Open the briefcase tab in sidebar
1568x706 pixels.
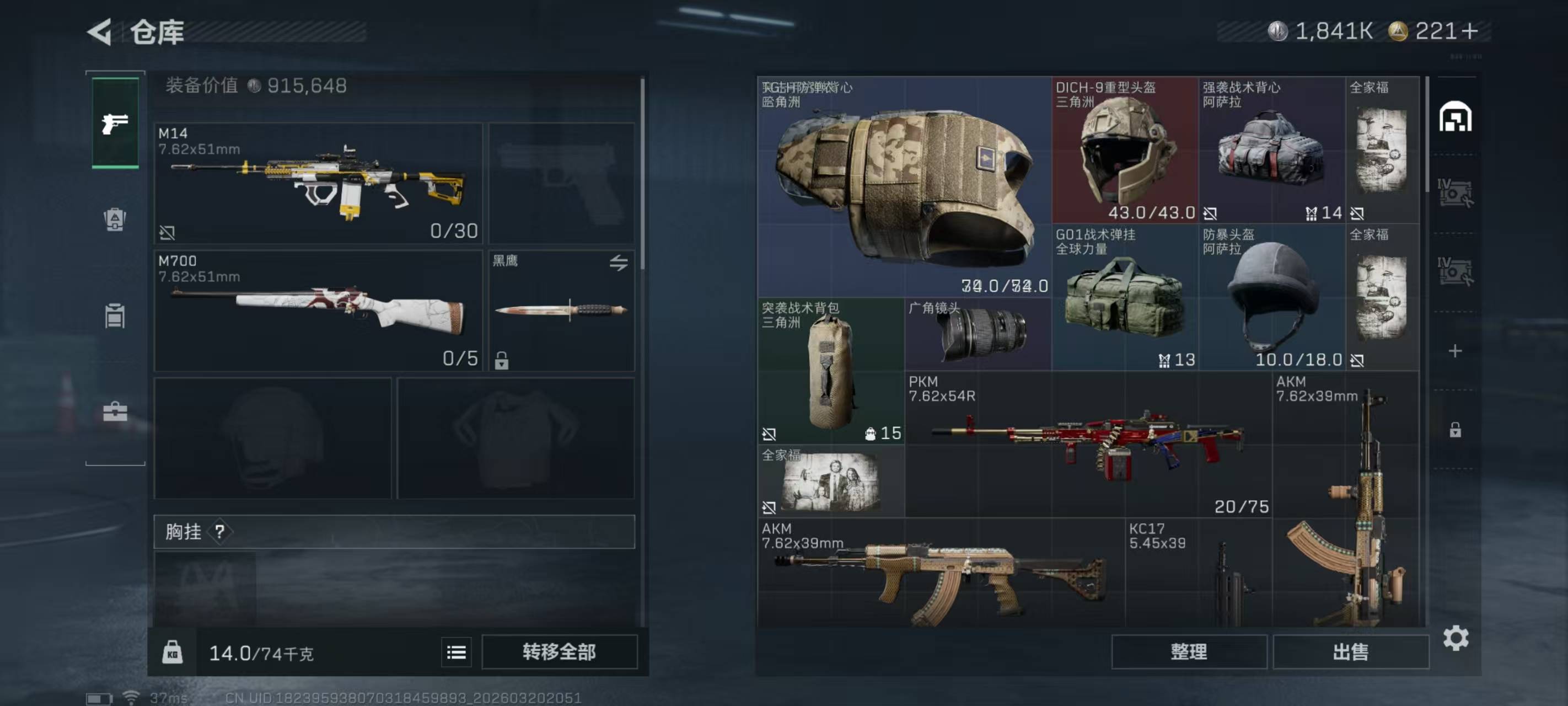115,412
